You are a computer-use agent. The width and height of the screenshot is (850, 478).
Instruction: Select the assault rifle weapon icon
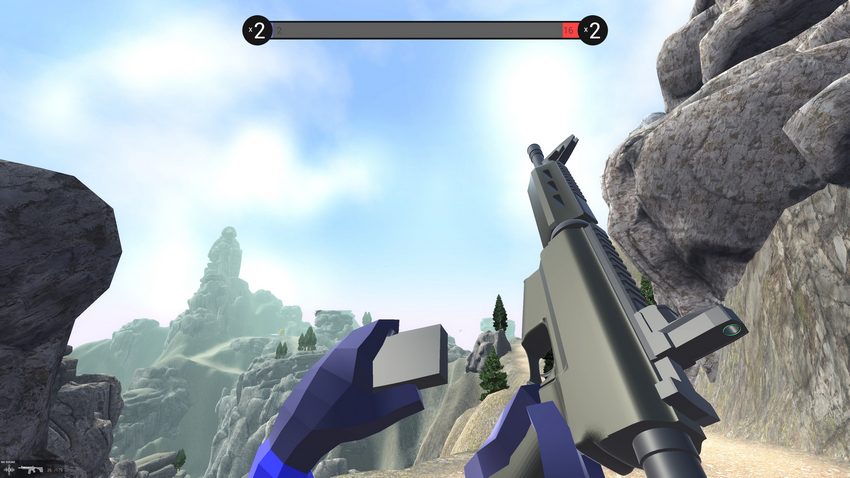pos(31,469)
